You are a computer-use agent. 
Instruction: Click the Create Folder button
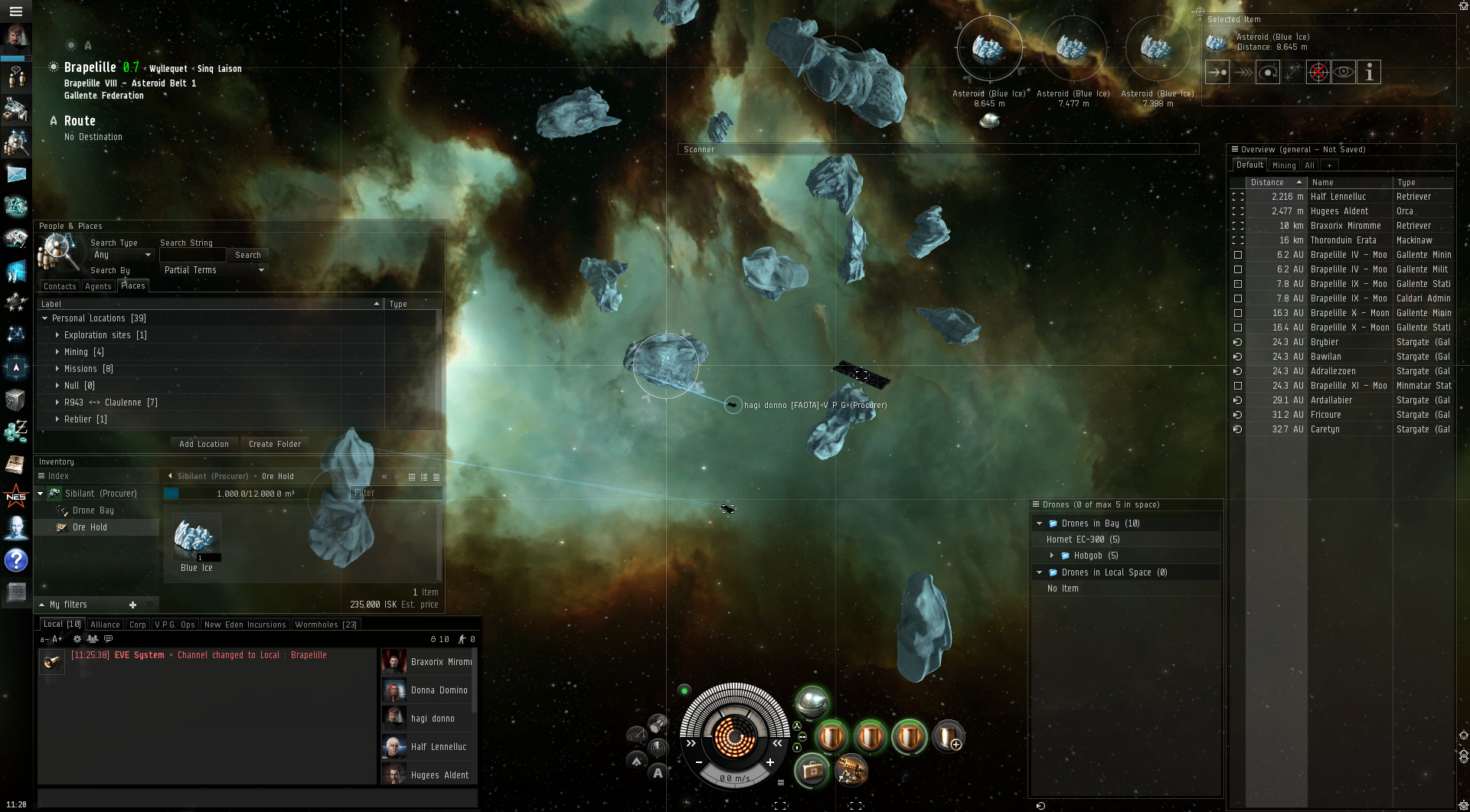point(274,444)
